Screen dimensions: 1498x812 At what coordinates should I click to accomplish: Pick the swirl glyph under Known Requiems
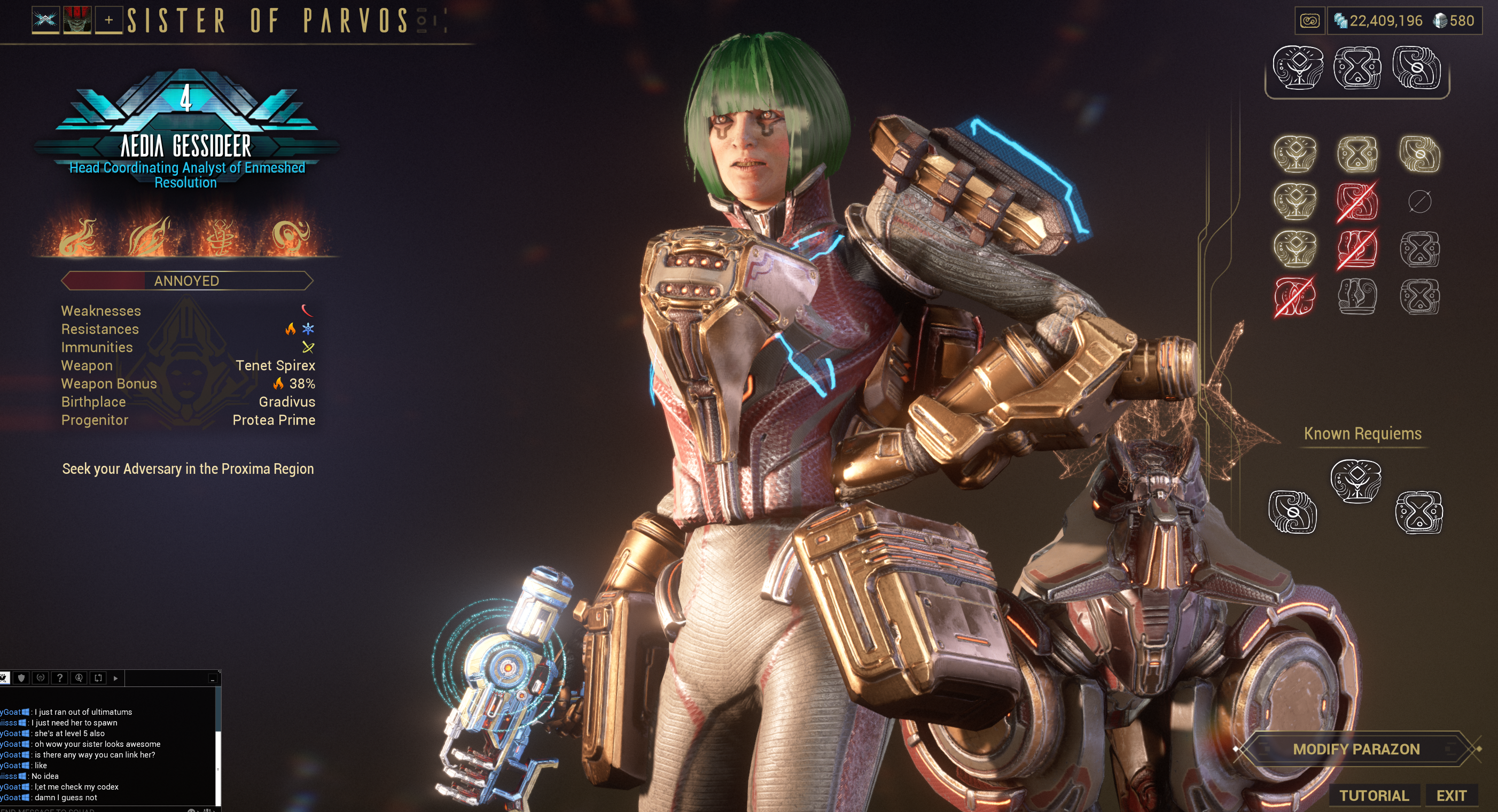[1292, 512]
